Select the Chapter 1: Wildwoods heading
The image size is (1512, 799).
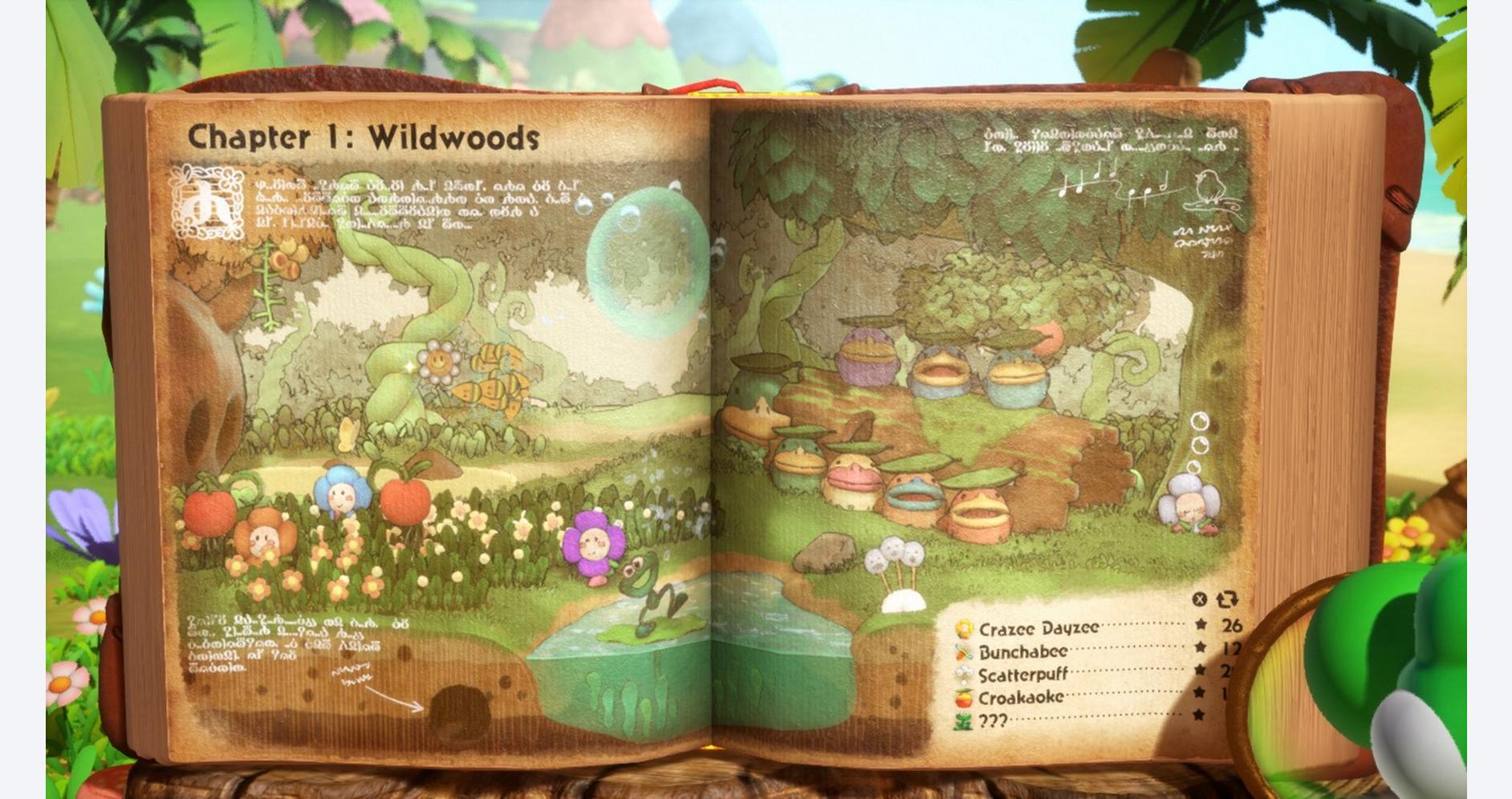(363, 138)
